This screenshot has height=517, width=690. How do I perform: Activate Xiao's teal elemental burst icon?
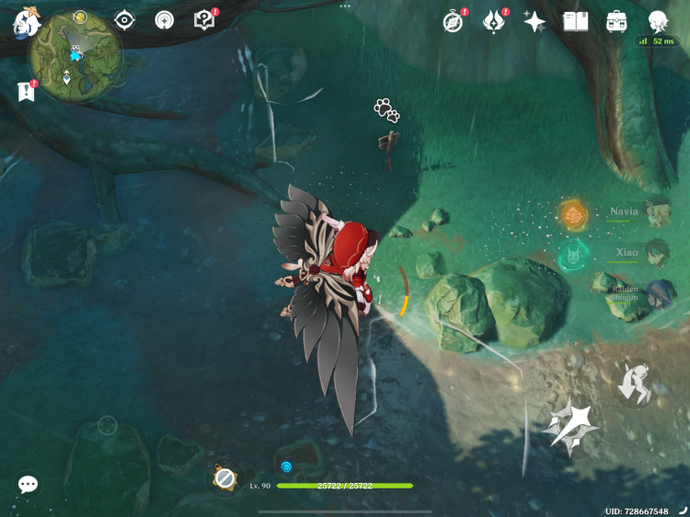pos(573,253)
